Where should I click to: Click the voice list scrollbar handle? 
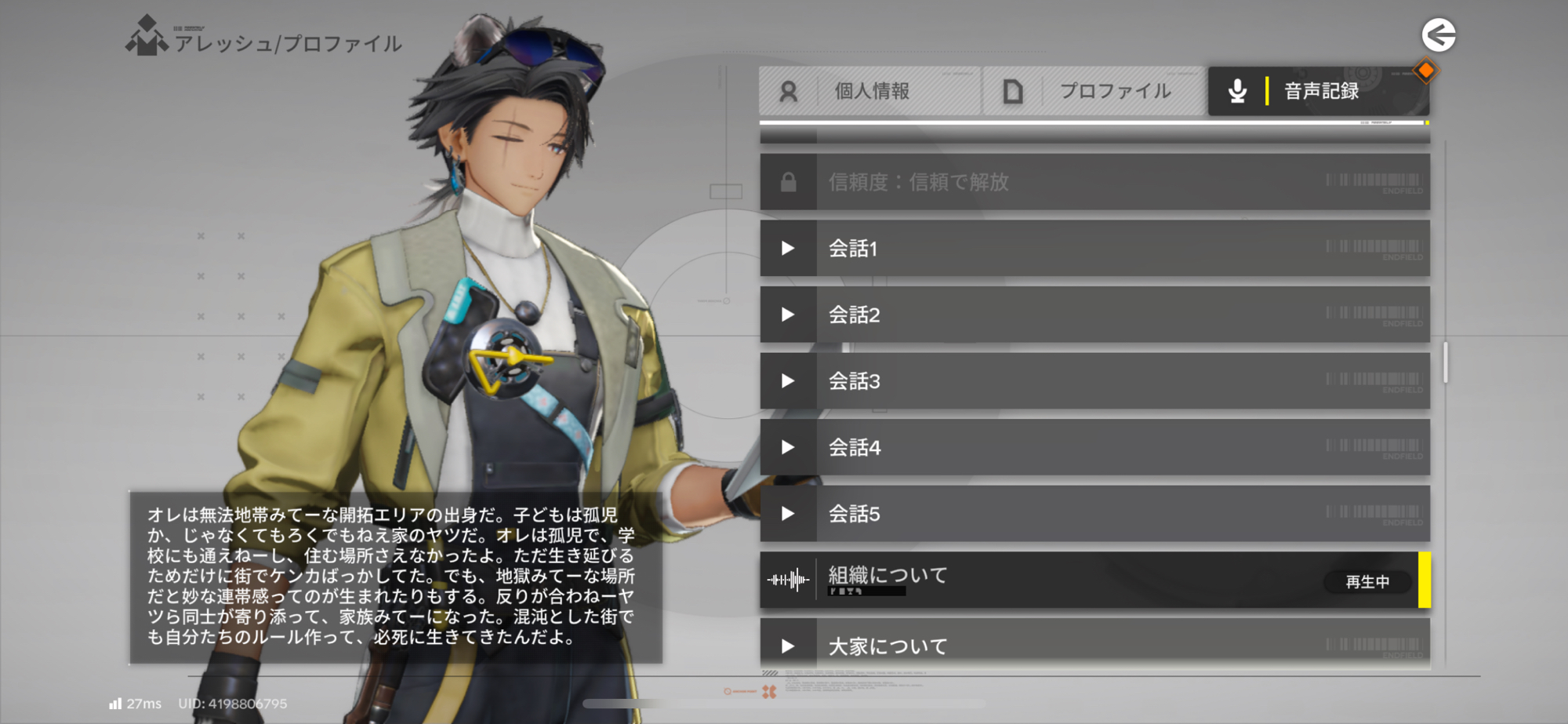coord(1445,362)
